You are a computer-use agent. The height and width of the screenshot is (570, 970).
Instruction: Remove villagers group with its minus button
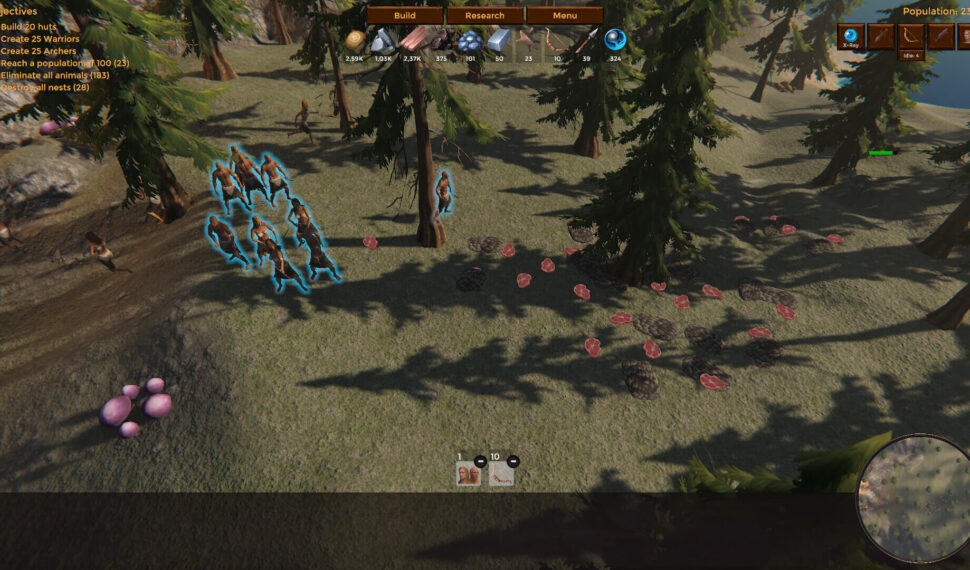pos(481,461)
